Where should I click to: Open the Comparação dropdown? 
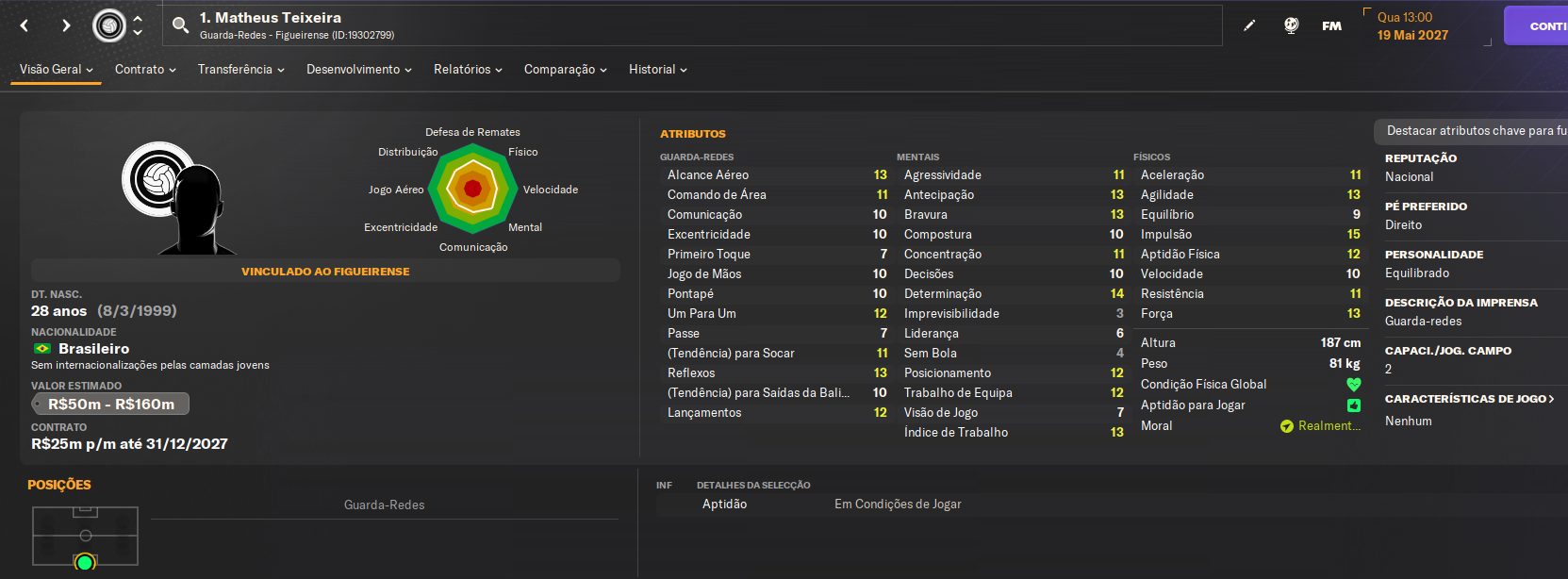pyautogui.click(x=565, y=70)
